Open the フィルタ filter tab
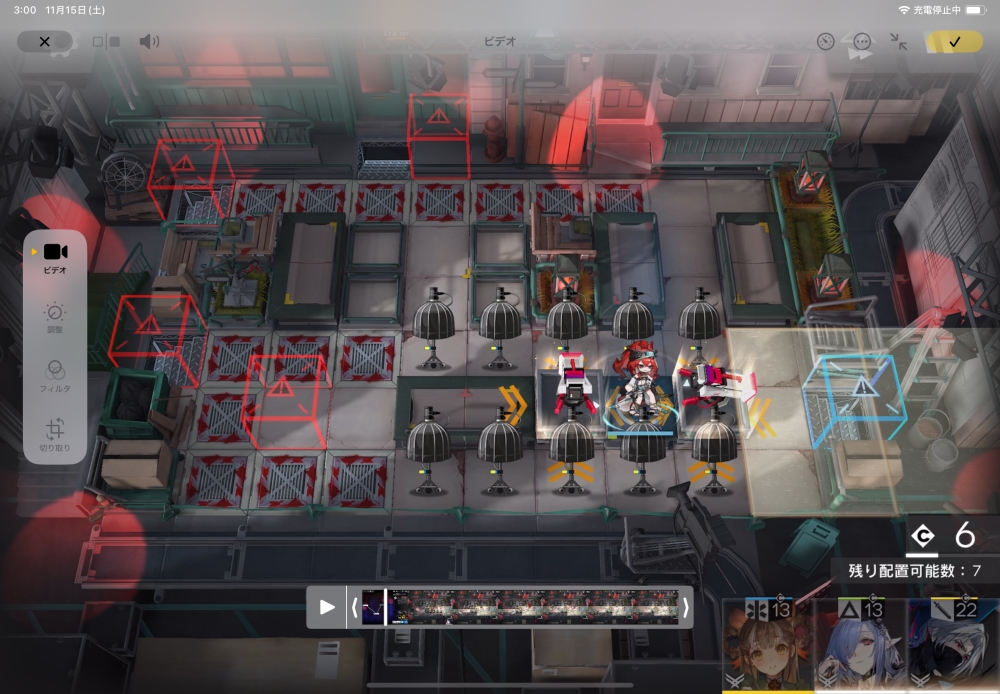Screen dimensions: 1000x694 [55, 374]
